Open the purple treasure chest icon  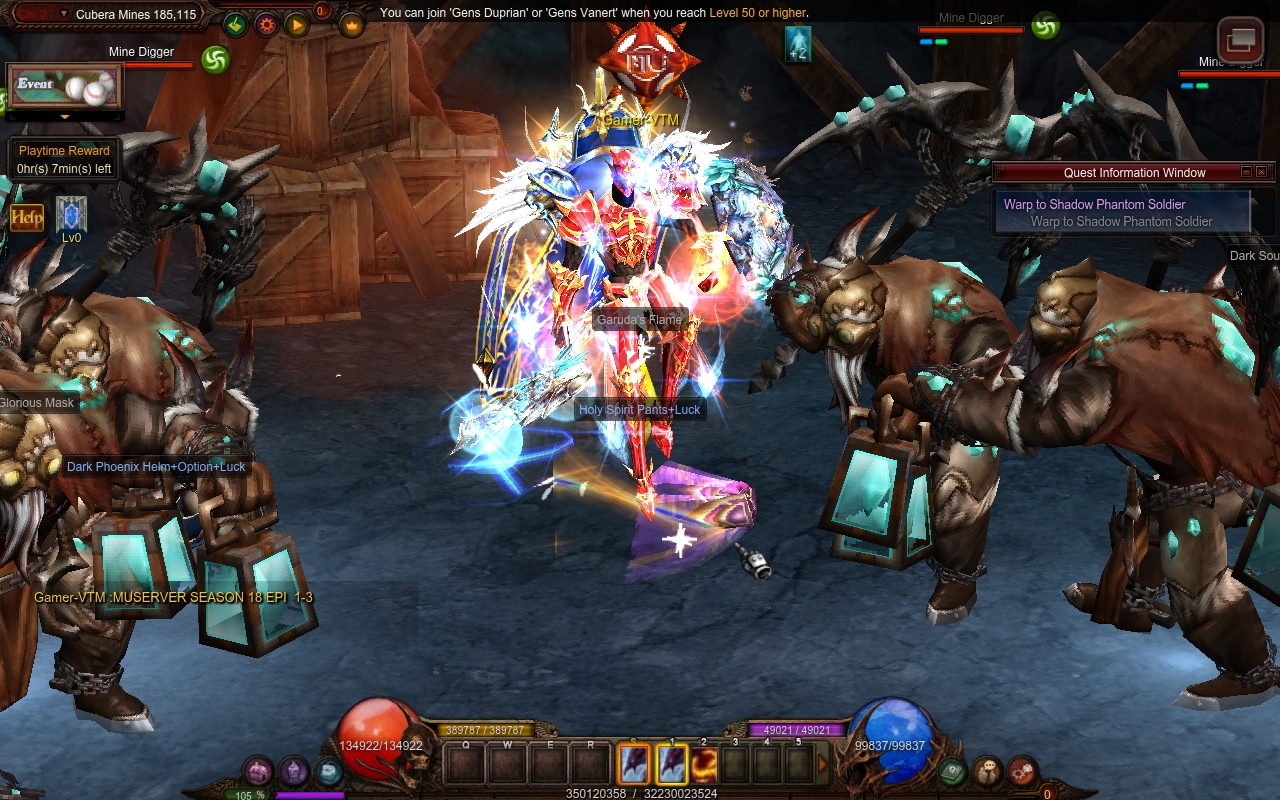259,771
